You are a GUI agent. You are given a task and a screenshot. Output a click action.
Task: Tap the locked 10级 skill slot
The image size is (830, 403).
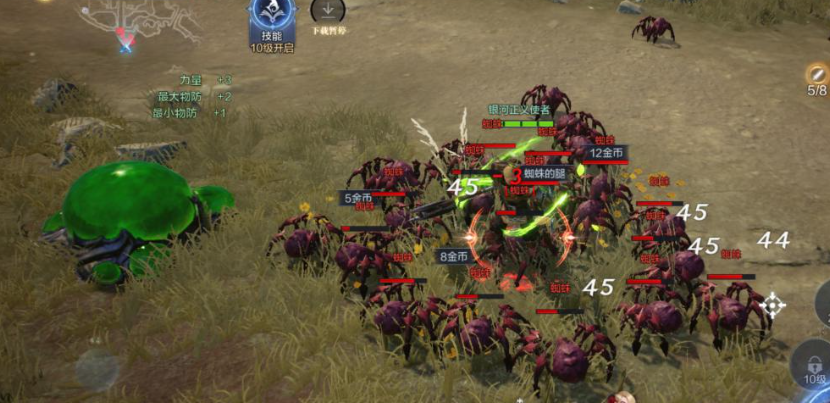[812, 364]
